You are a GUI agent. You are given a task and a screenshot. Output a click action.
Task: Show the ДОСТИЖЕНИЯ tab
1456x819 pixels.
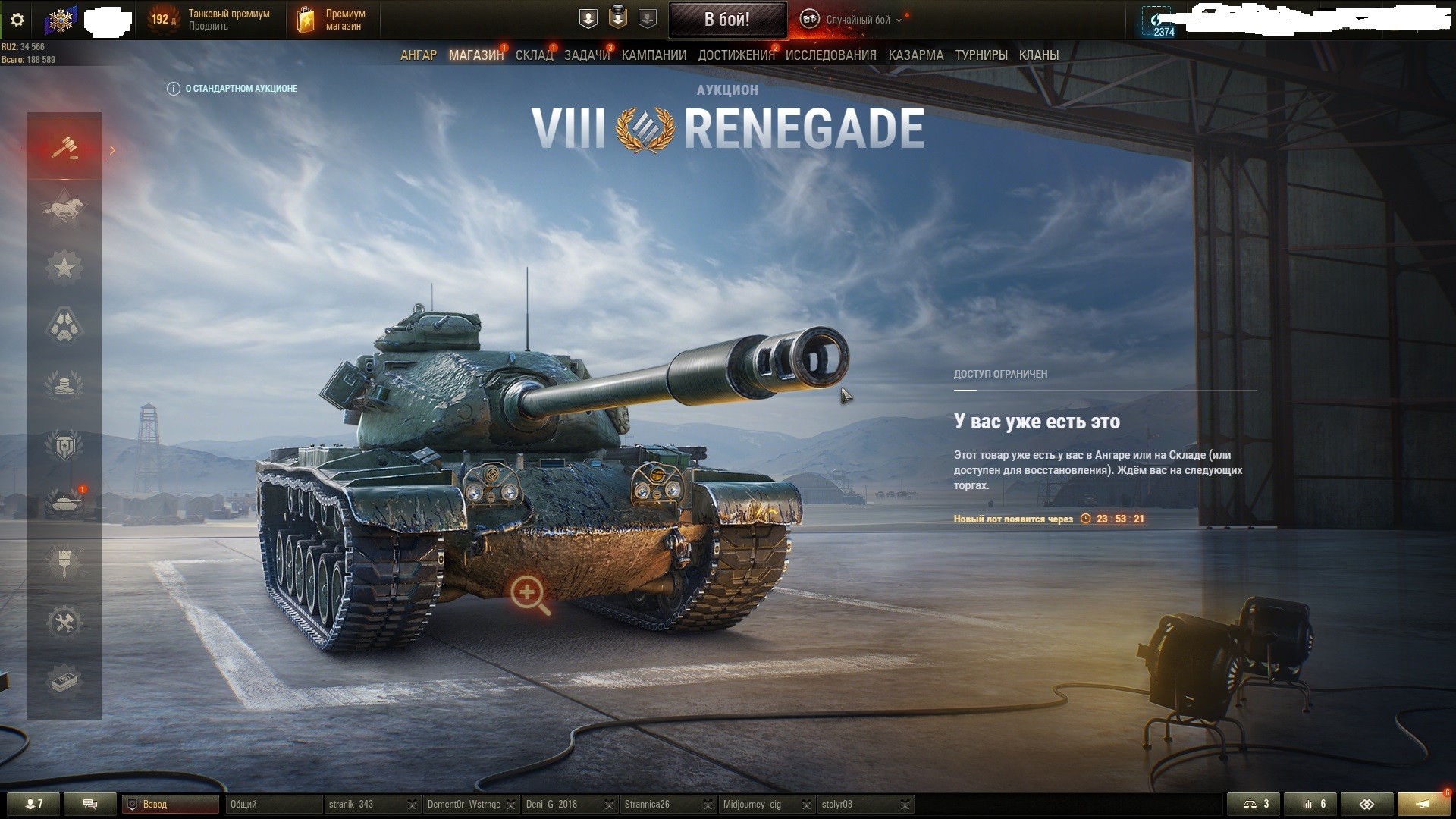click(x=736, y=55)
